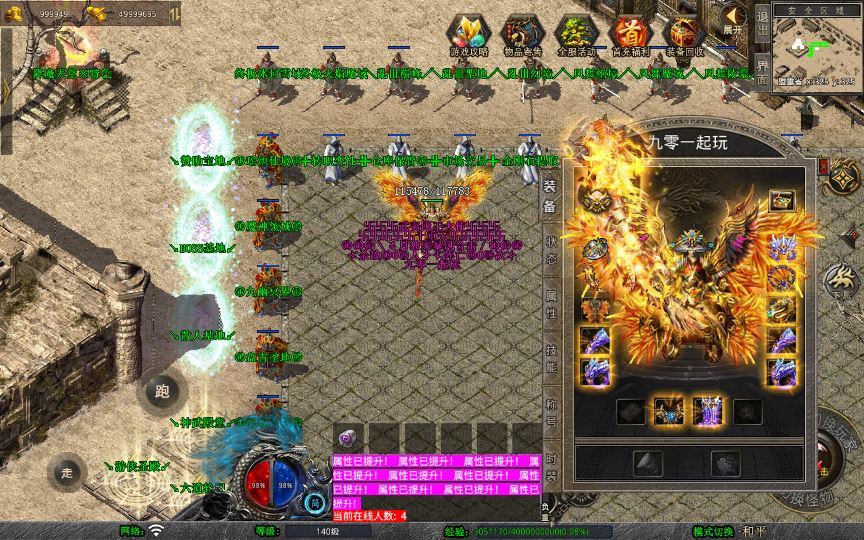The width and height of the screenshot is (864, 540).
Task: Toggle the 走 walk button
Action: (67, 471)
